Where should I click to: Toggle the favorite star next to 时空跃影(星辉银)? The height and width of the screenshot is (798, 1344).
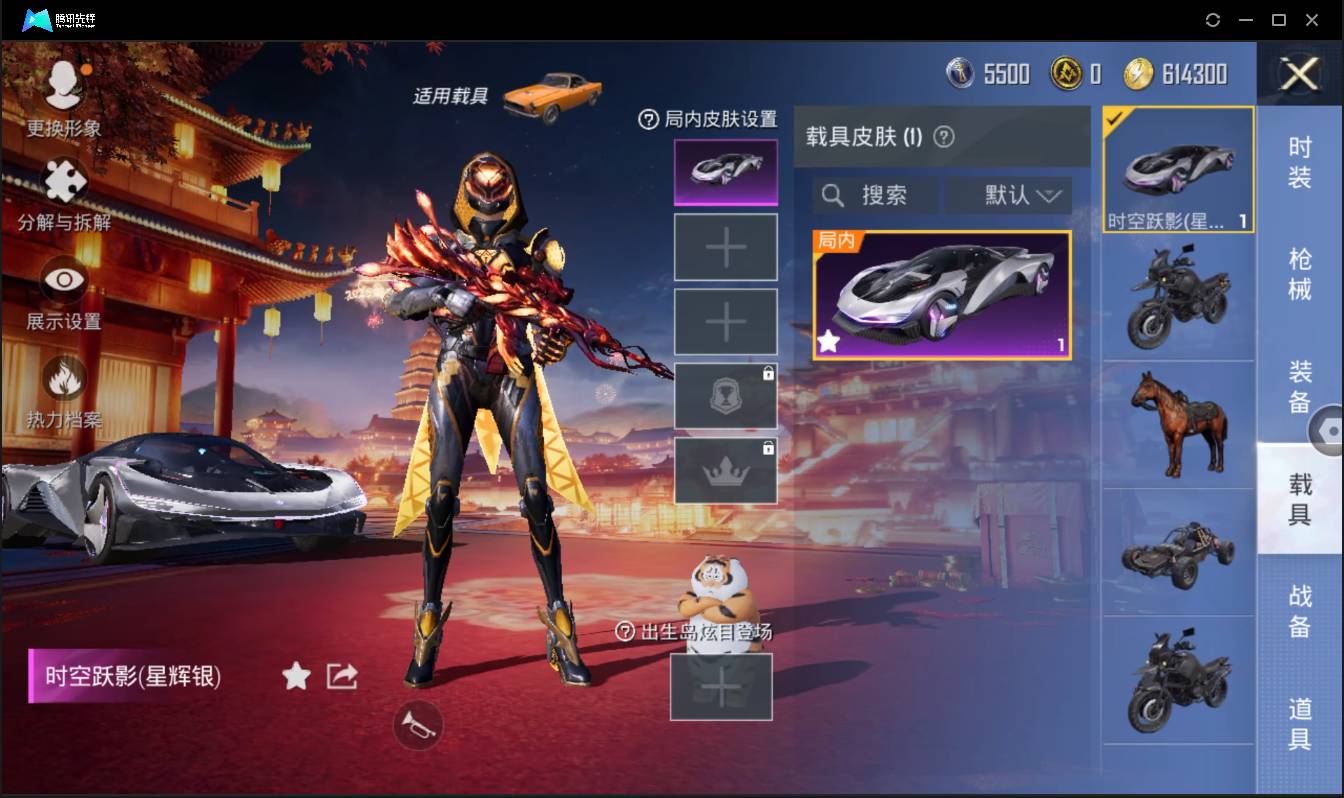296,676
